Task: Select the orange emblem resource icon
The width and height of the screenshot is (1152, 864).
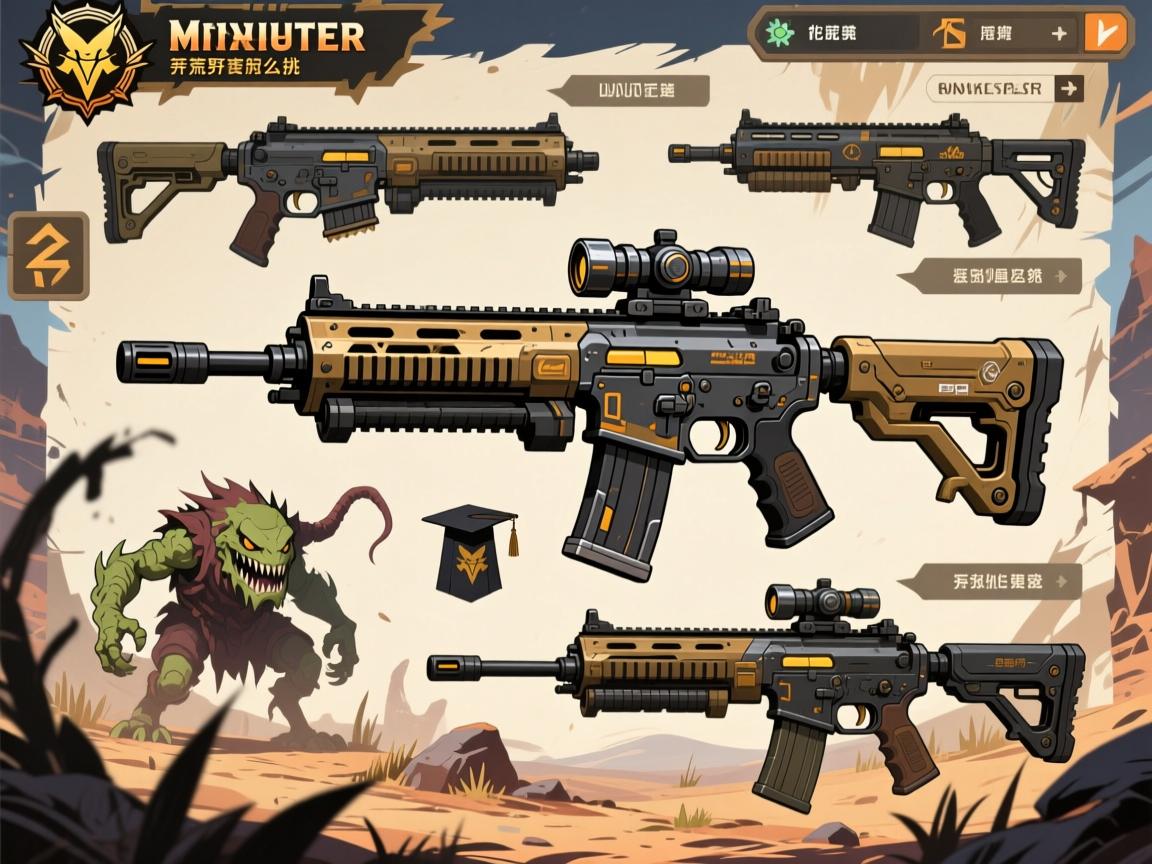Action: [x=949, y=33]
